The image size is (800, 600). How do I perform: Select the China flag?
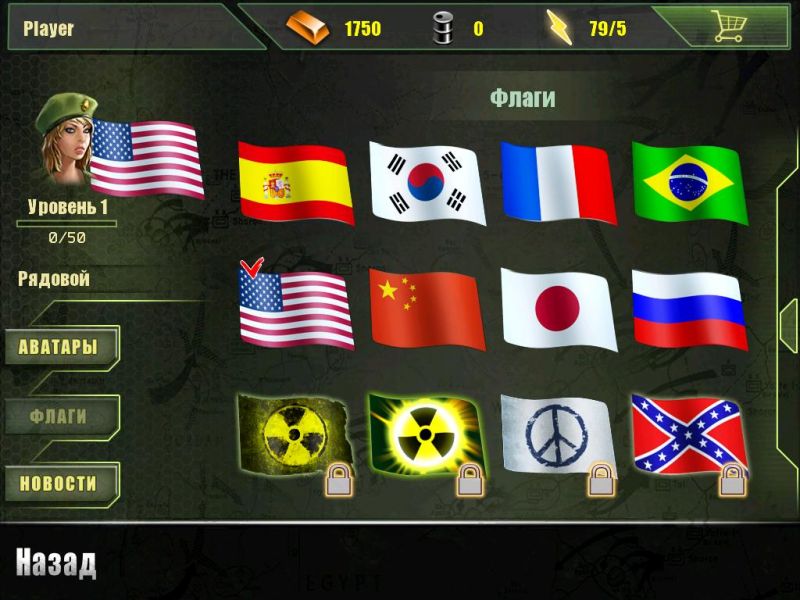(427, 309)
